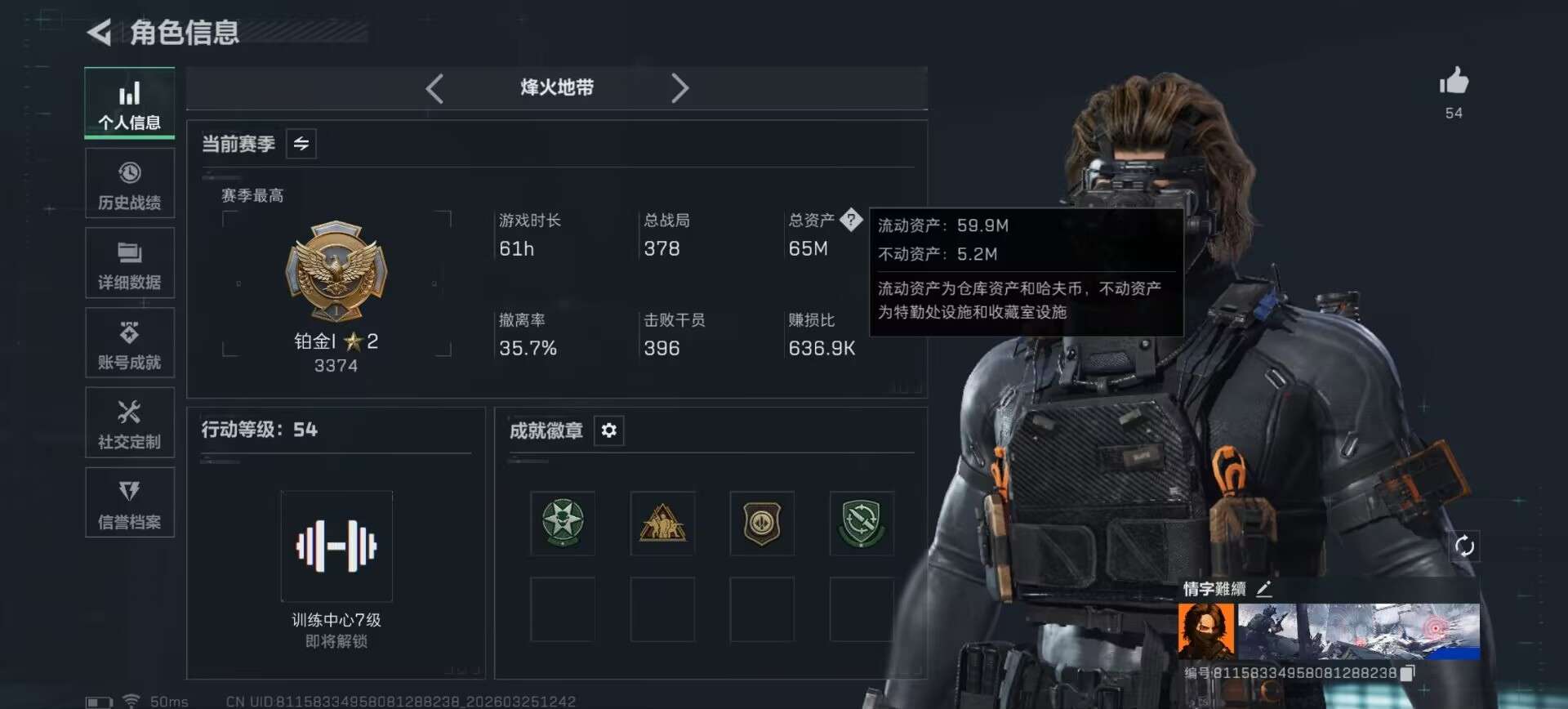The height and width of the screenshot is (709, 1568).
Task: Go to previous mode with the left chevron
Action: (x=434, y=88)
